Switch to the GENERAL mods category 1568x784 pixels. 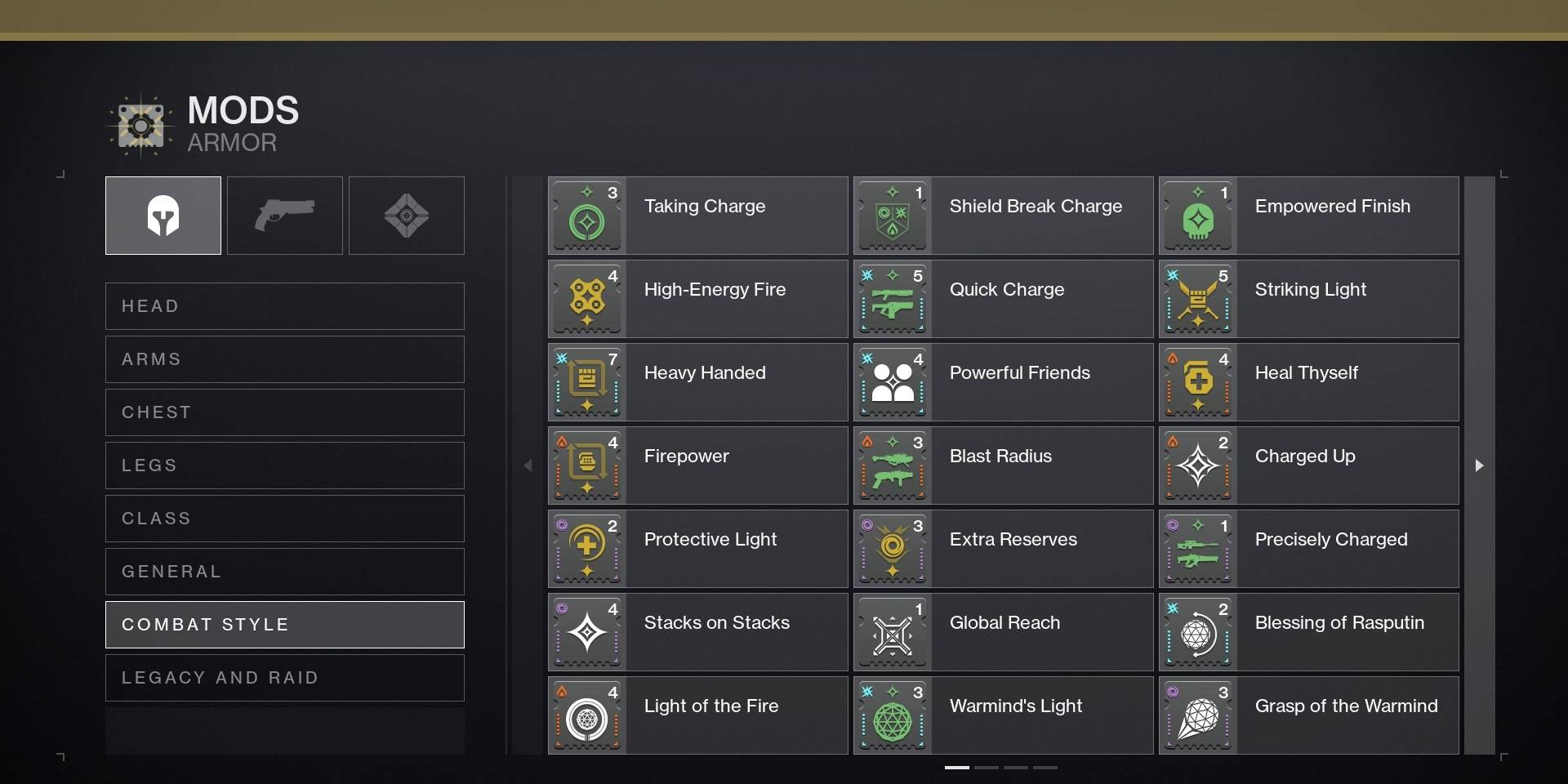(x=284, y=571)
